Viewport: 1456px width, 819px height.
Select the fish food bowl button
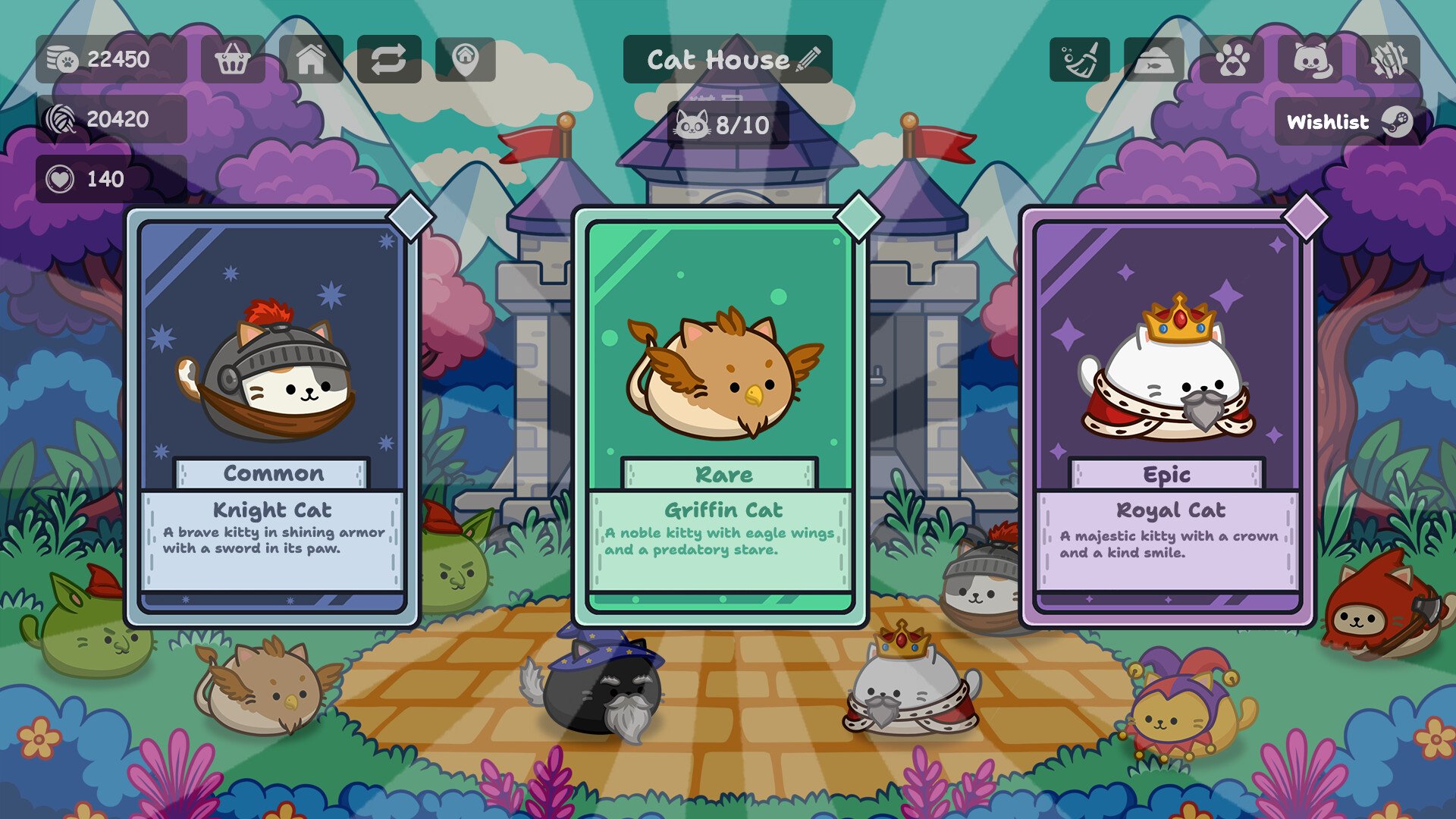[1153, 59]
